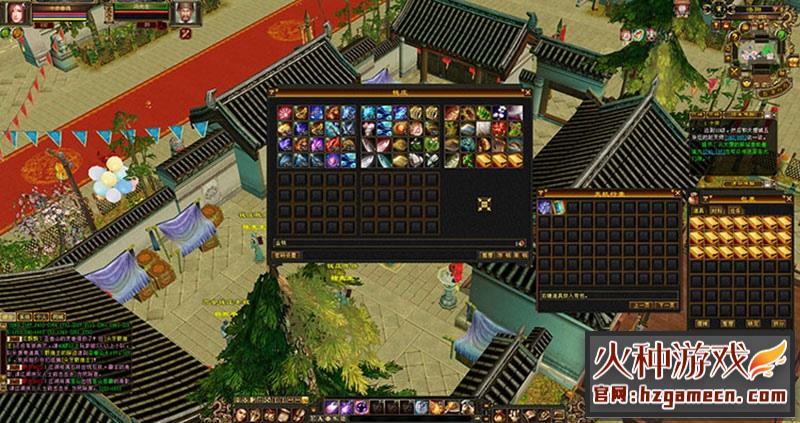This screenshot has height=423, width=800.
Task: Select the teal book item in storage window
Action: [x=558, y=206]
